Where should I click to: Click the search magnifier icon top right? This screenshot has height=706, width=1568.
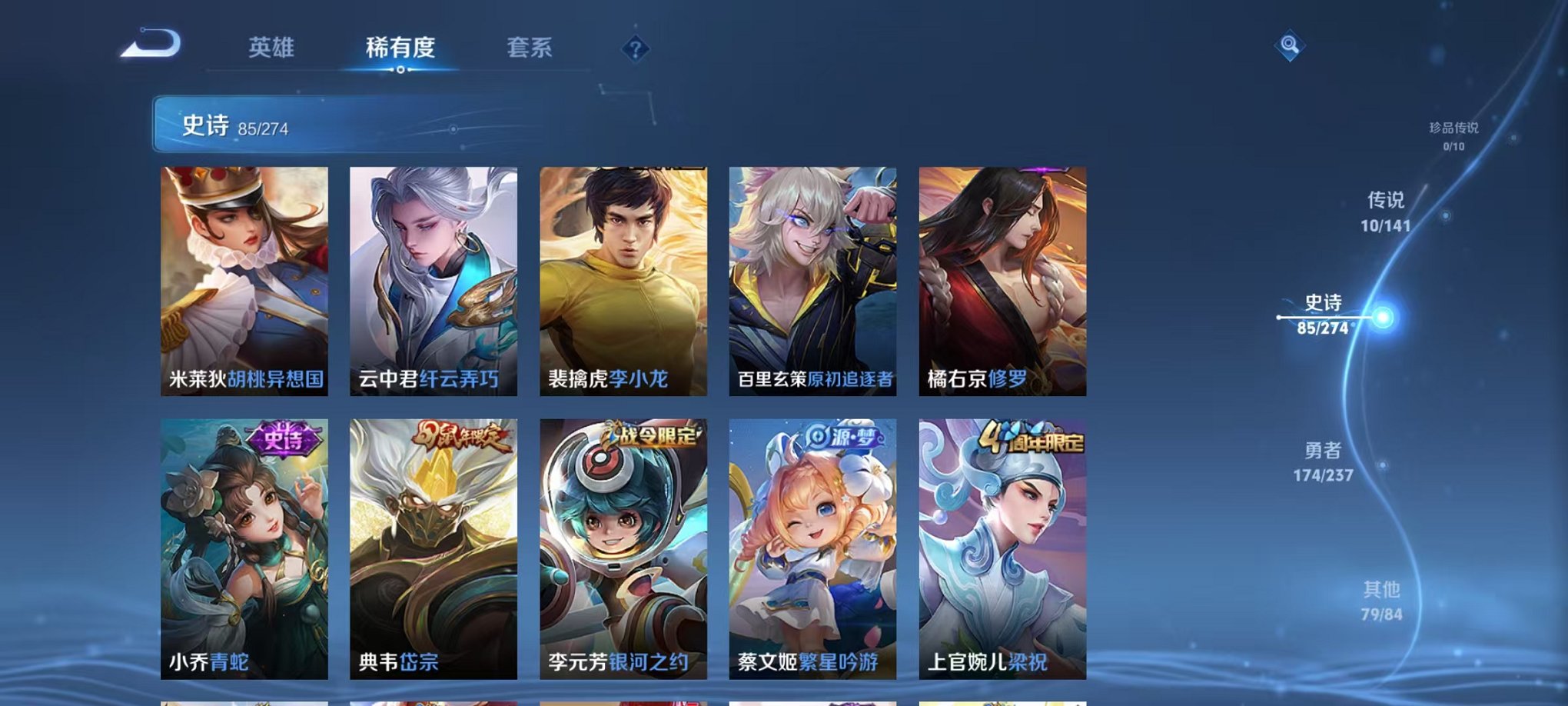[1289, 46]
